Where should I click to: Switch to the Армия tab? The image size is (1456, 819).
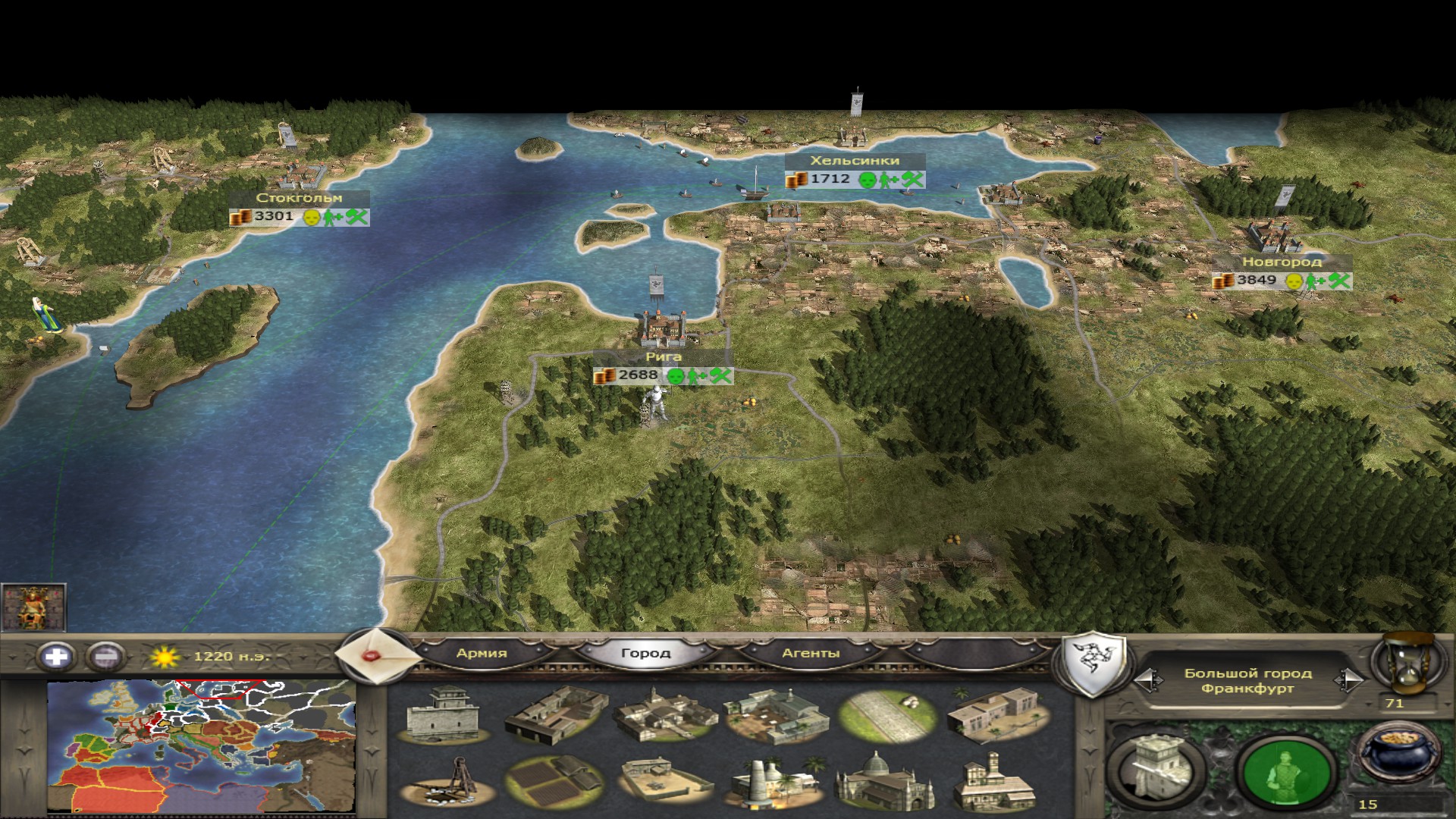click(482, 653)
